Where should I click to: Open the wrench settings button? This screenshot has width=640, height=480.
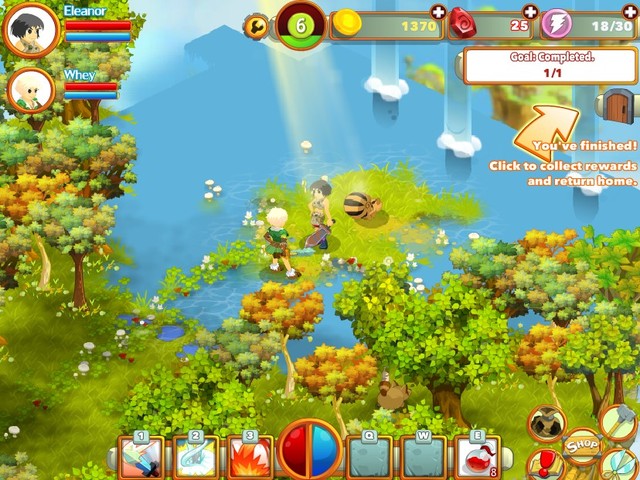pos(256,25)
